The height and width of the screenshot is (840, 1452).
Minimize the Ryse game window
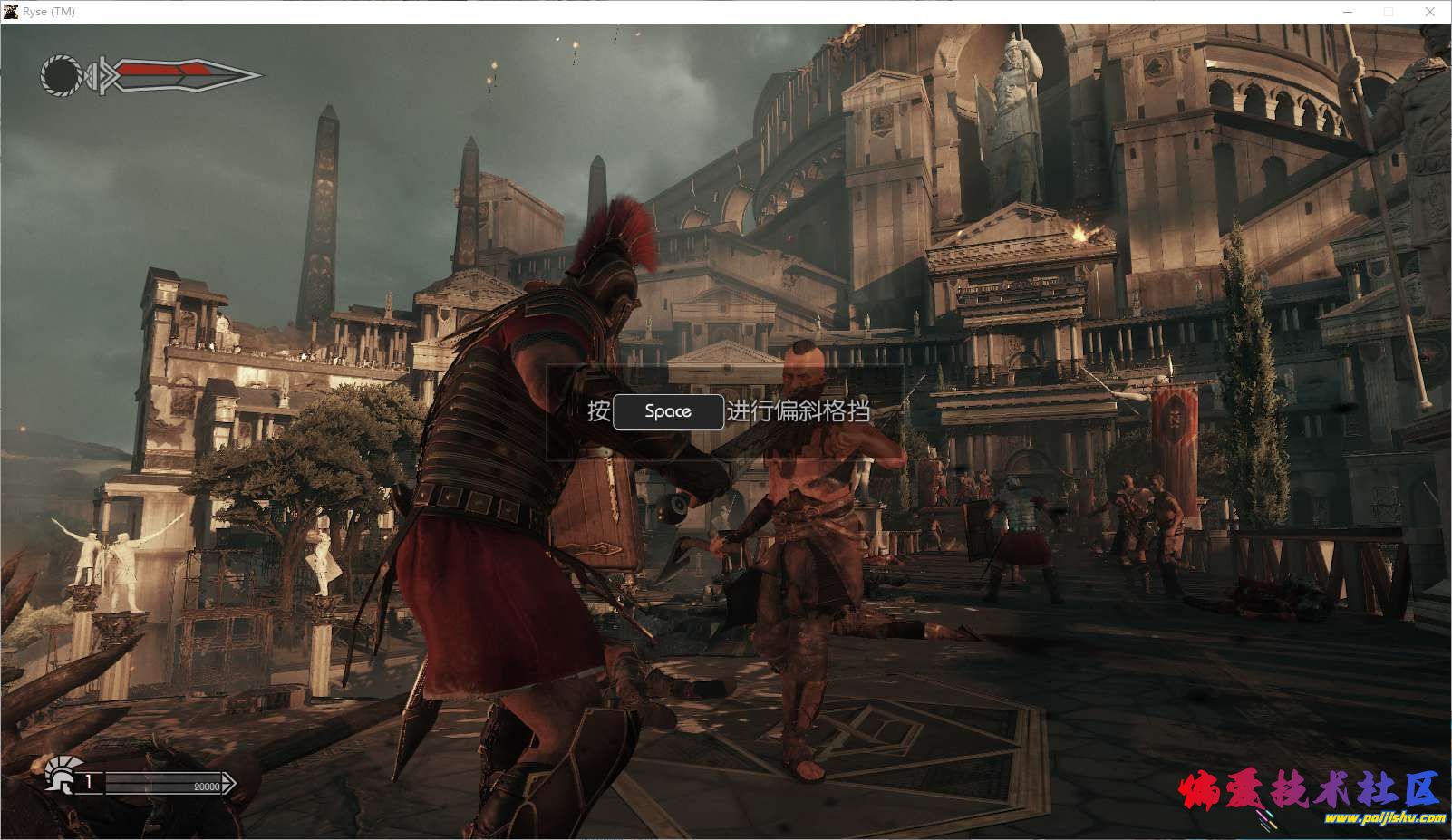click(x=1348, y=12)
